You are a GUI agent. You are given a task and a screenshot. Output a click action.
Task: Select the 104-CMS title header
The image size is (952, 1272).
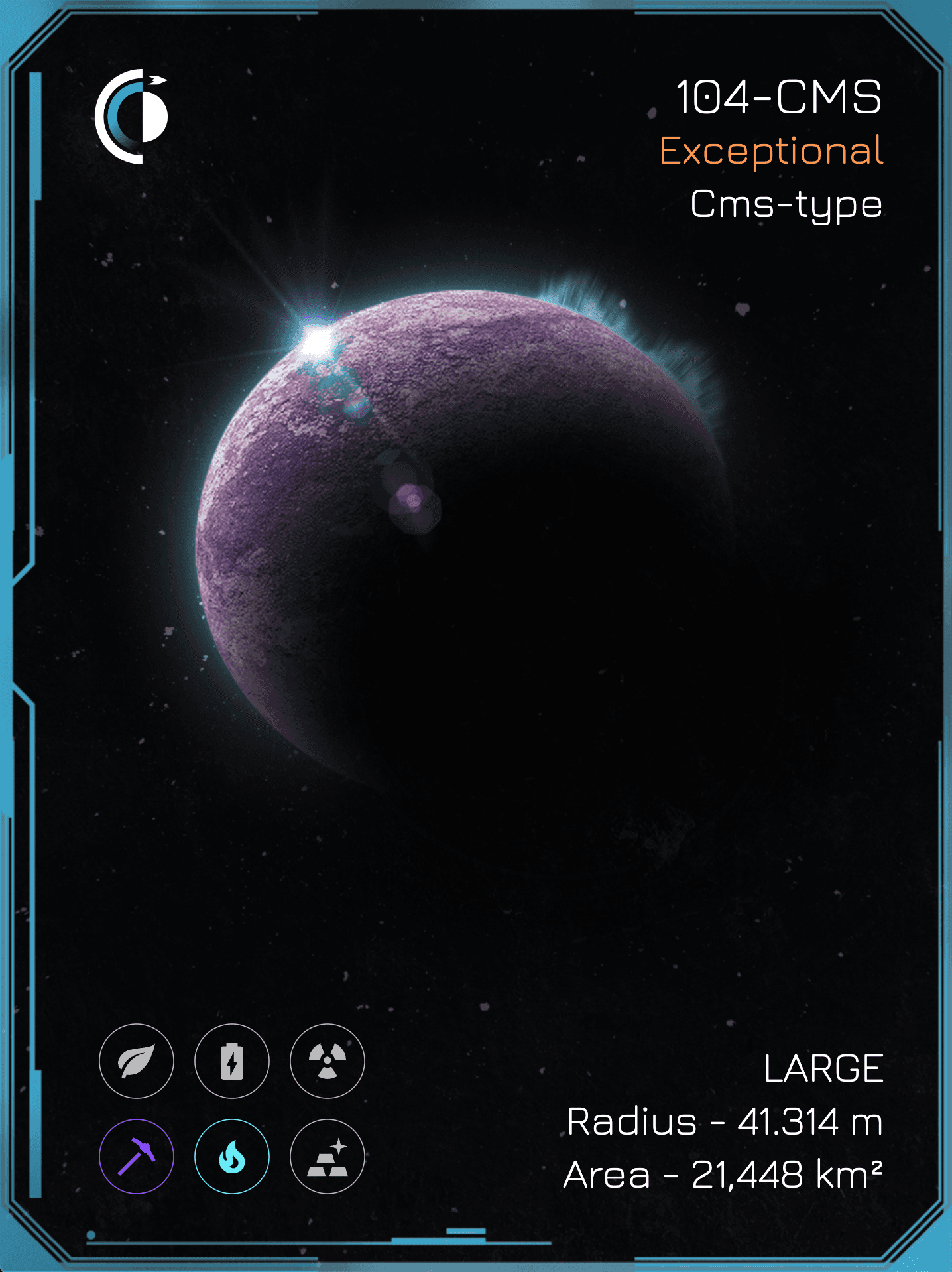point(780,99)
